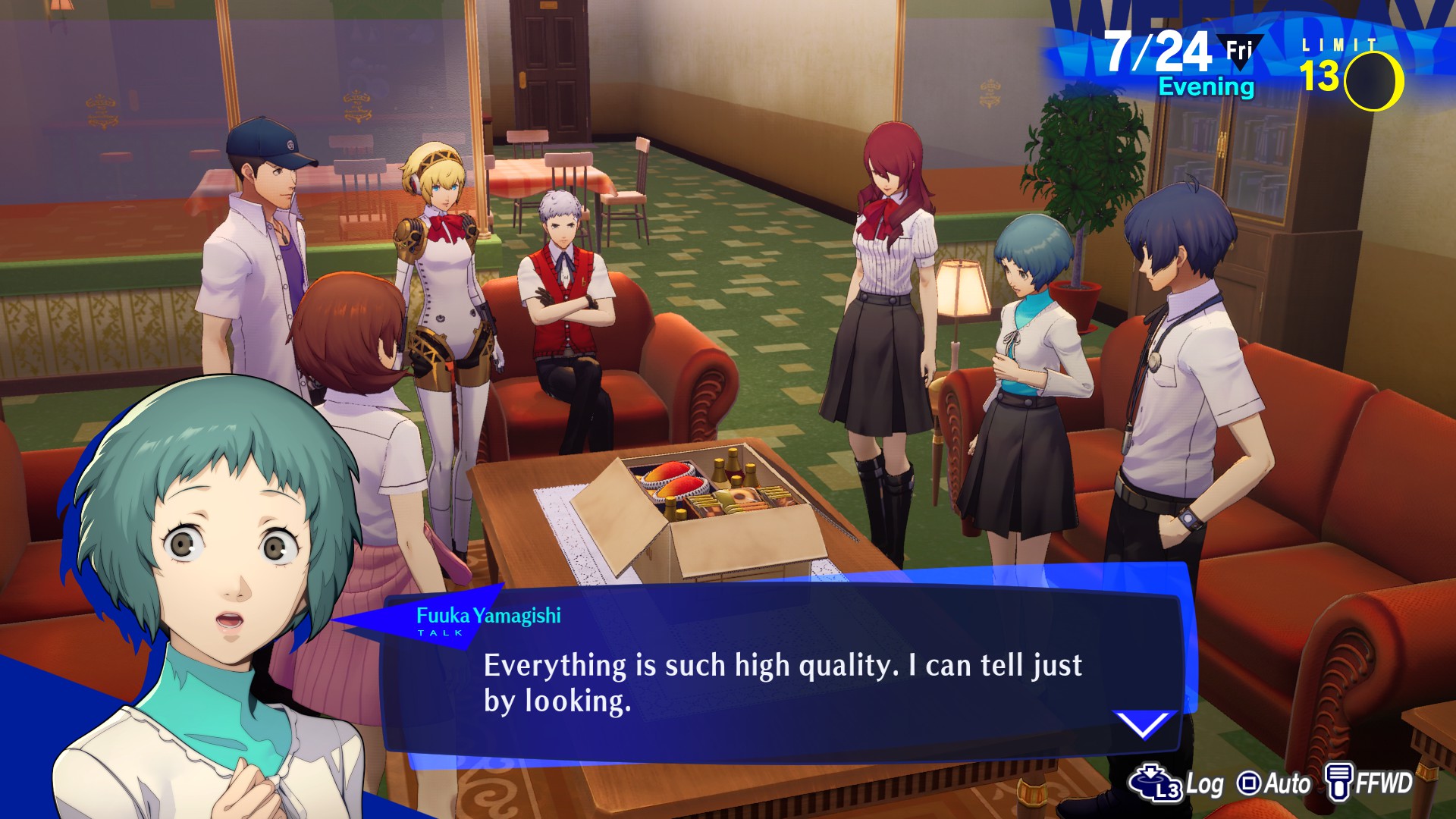Open the dialogue Log
This screenshot has height=819, width=1456.
(1177, 783)
